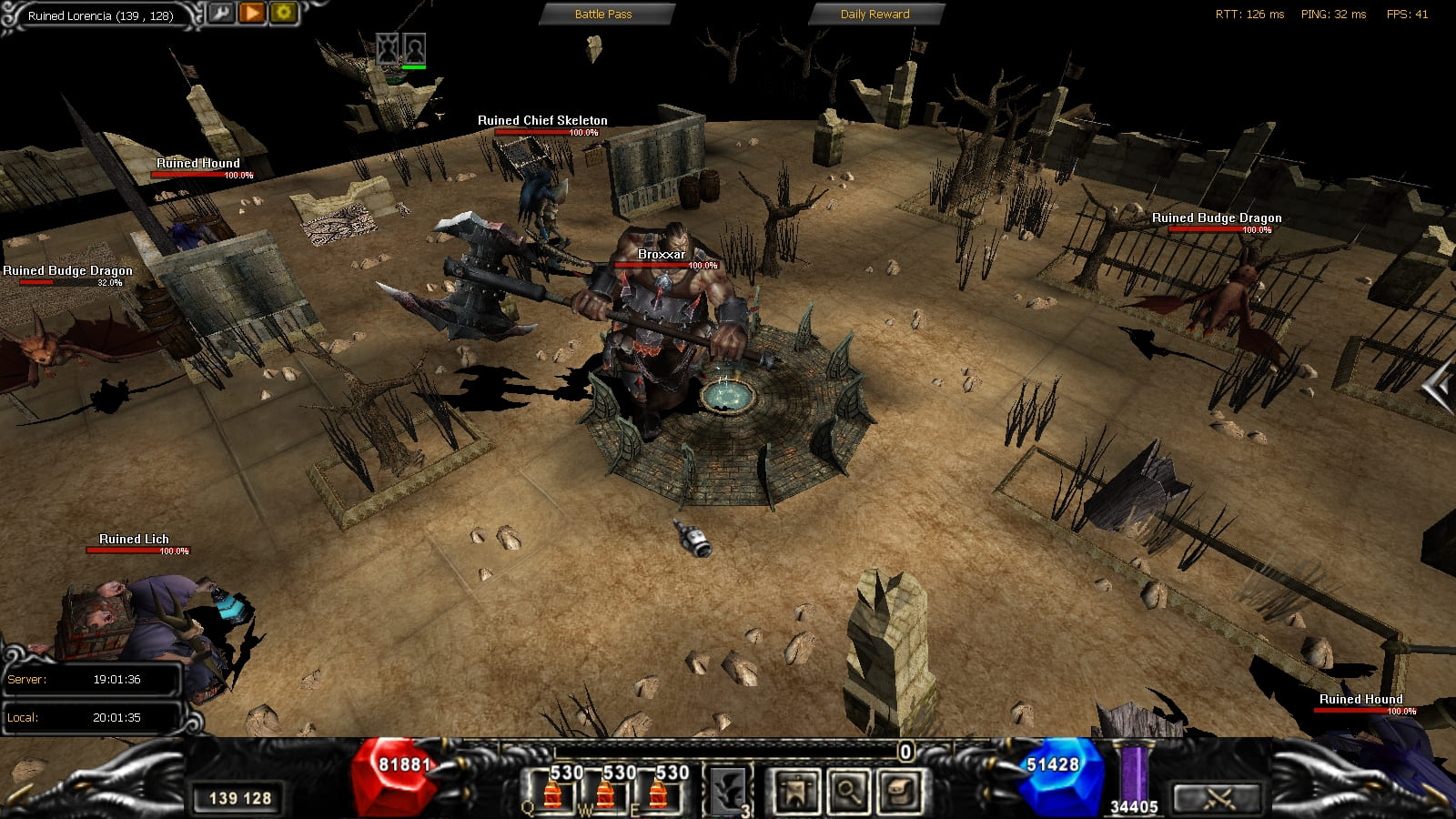This screenshot has height=819, width=1456.
Task: Open the yellow gear options button
Action: pos(283,13)
